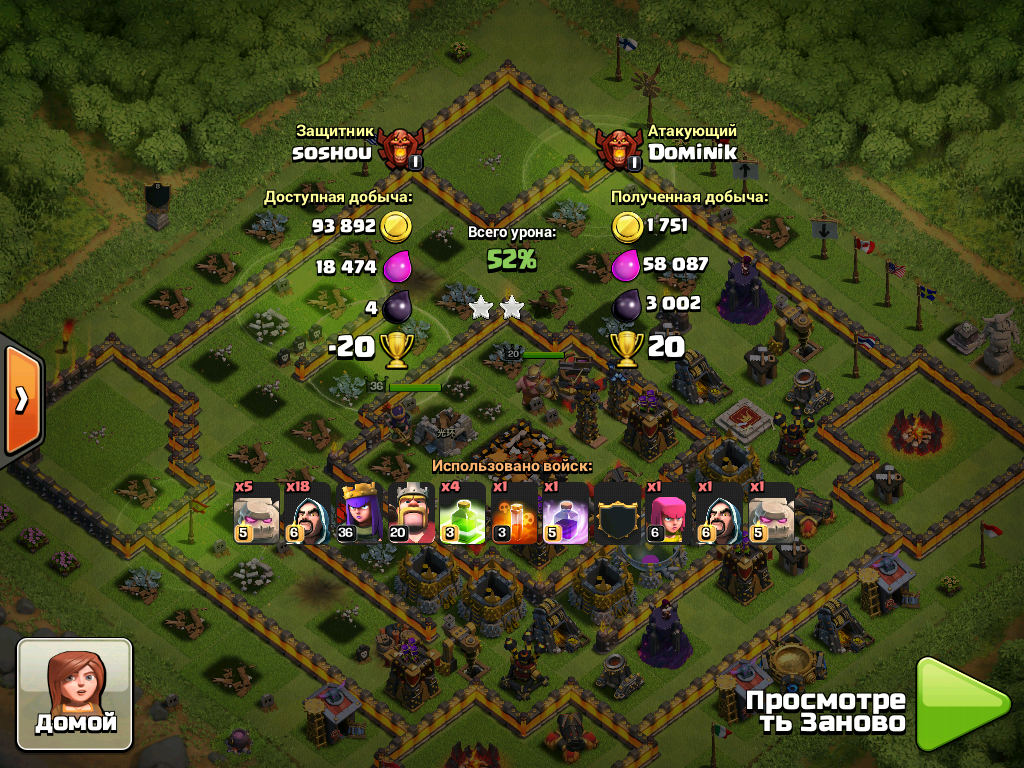The height and width of the screenshot is (768, 1024).
Task: Select the empty clan castle shield slot
Action: (617, 513)
